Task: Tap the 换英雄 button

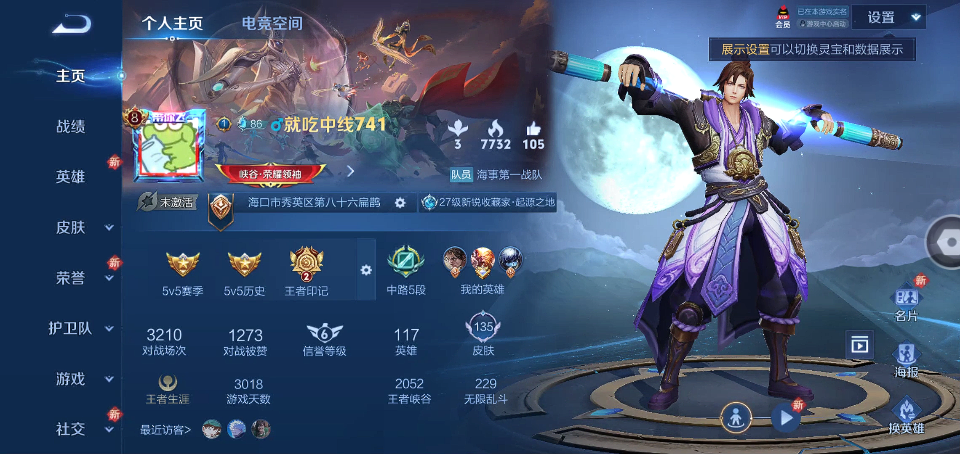Action: (x=906, y=416)
